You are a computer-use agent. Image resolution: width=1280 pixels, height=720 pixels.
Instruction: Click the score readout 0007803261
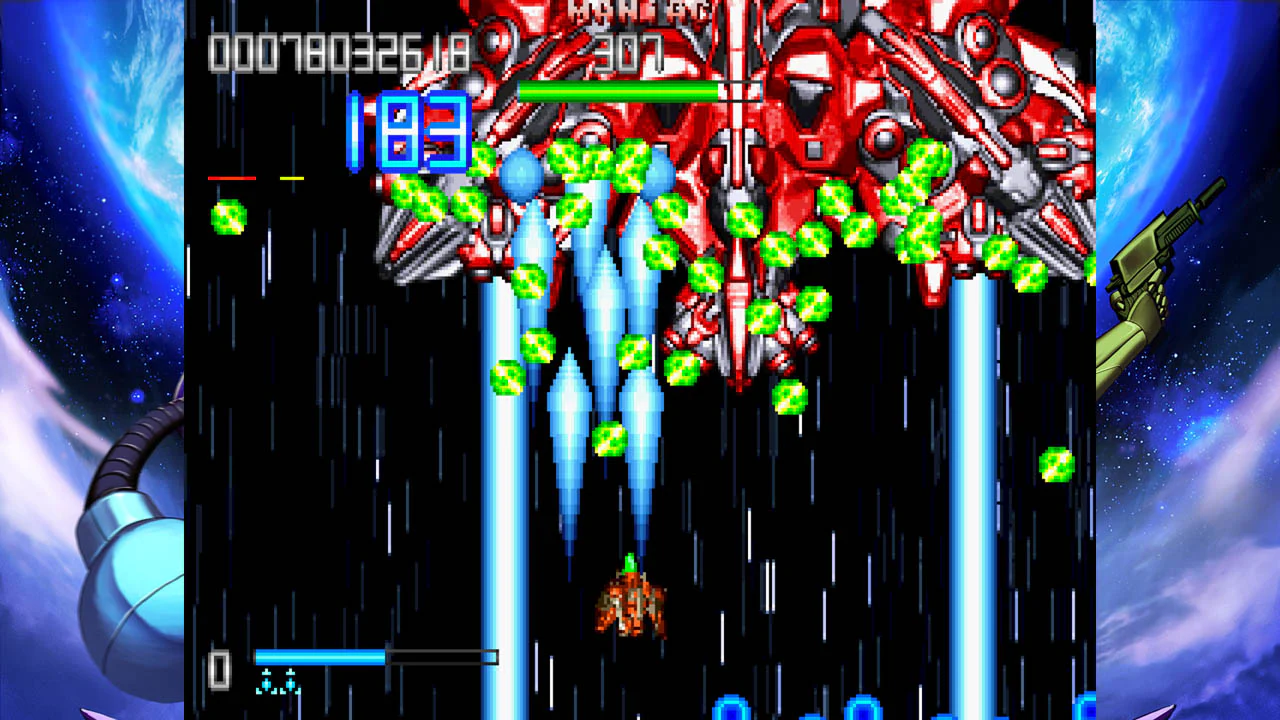pos(338,55)
